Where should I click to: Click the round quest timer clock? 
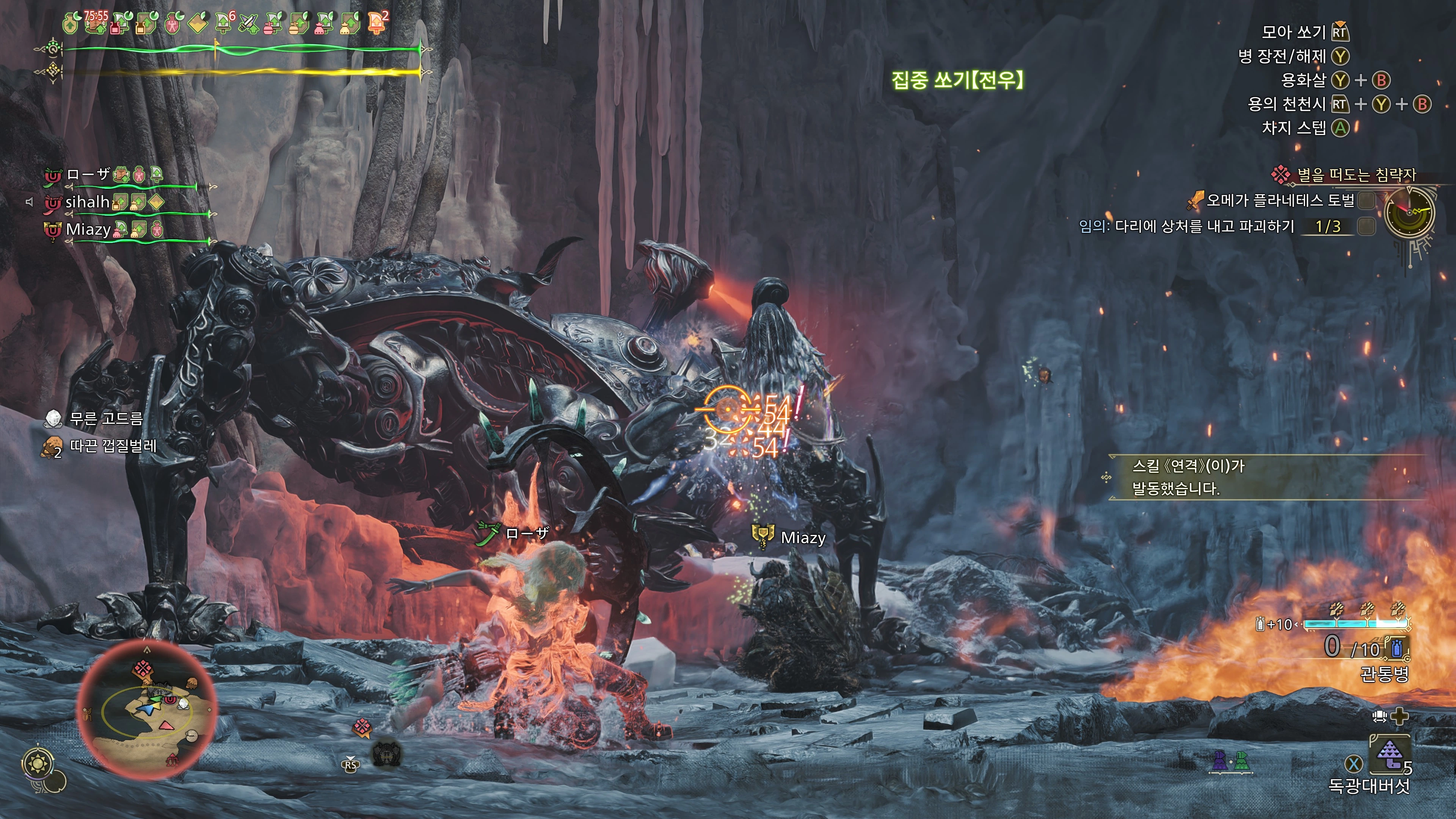click(x=1410, y=212)
